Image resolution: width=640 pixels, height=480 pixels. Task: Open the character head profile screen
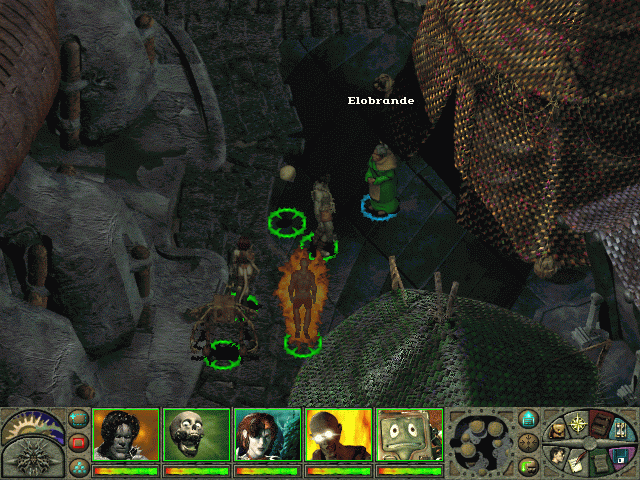click(x=558, y=455)
